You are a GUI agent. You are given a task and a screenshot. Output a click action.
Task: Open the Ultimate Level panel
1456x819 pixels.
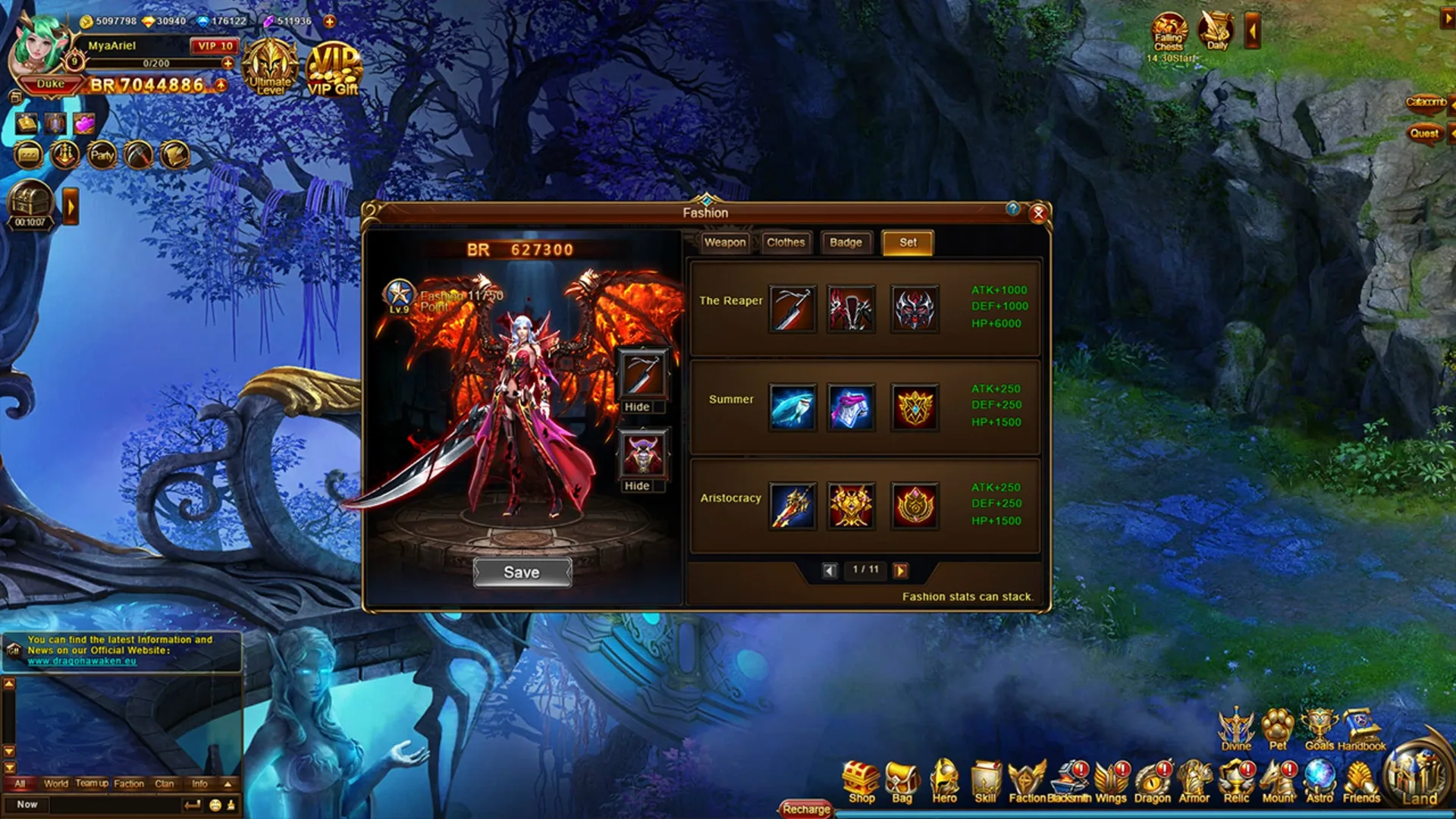(269, 68)
